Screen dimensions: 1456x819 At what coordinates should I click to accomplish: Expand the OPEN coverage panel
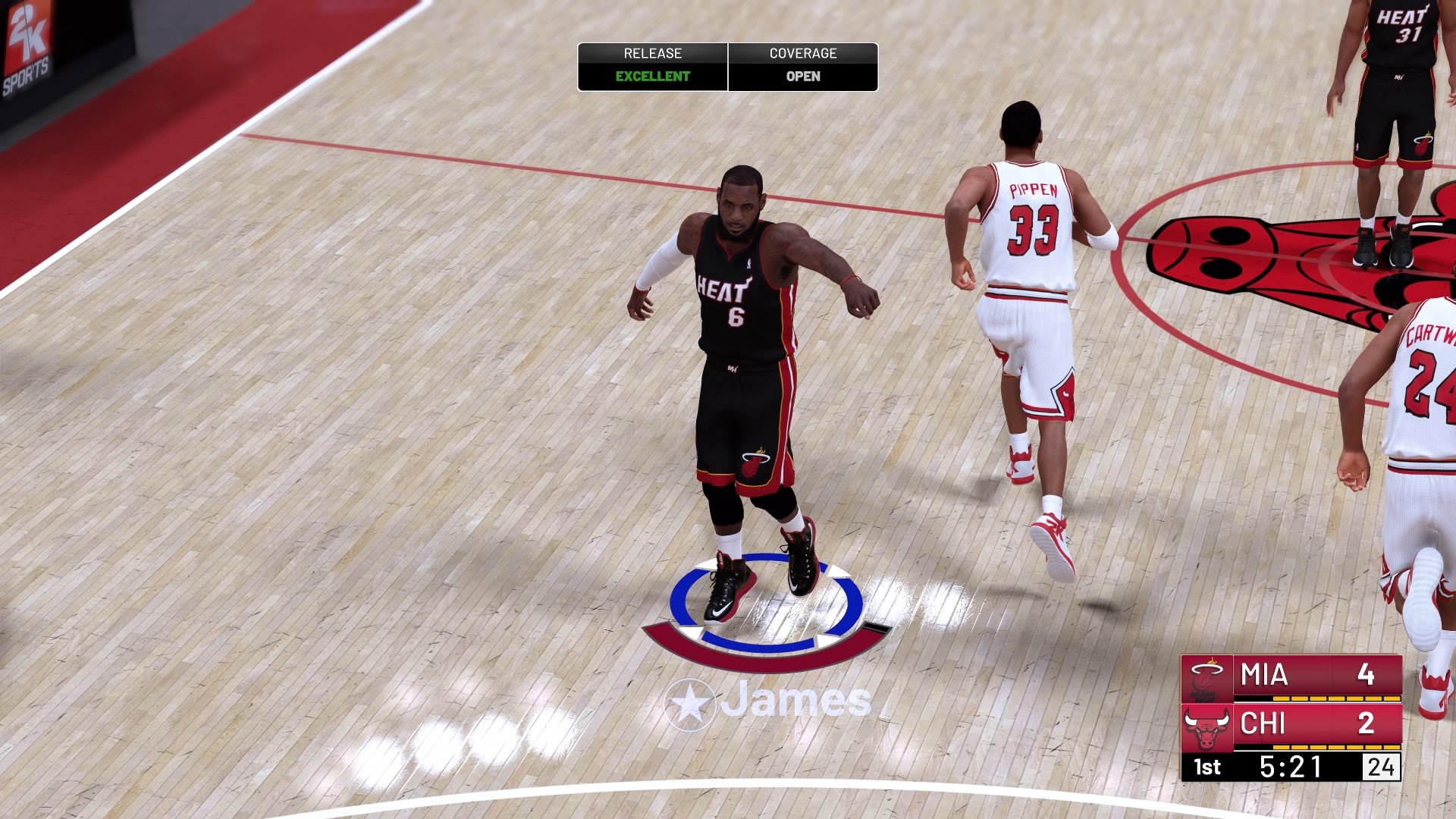point(805,76)
